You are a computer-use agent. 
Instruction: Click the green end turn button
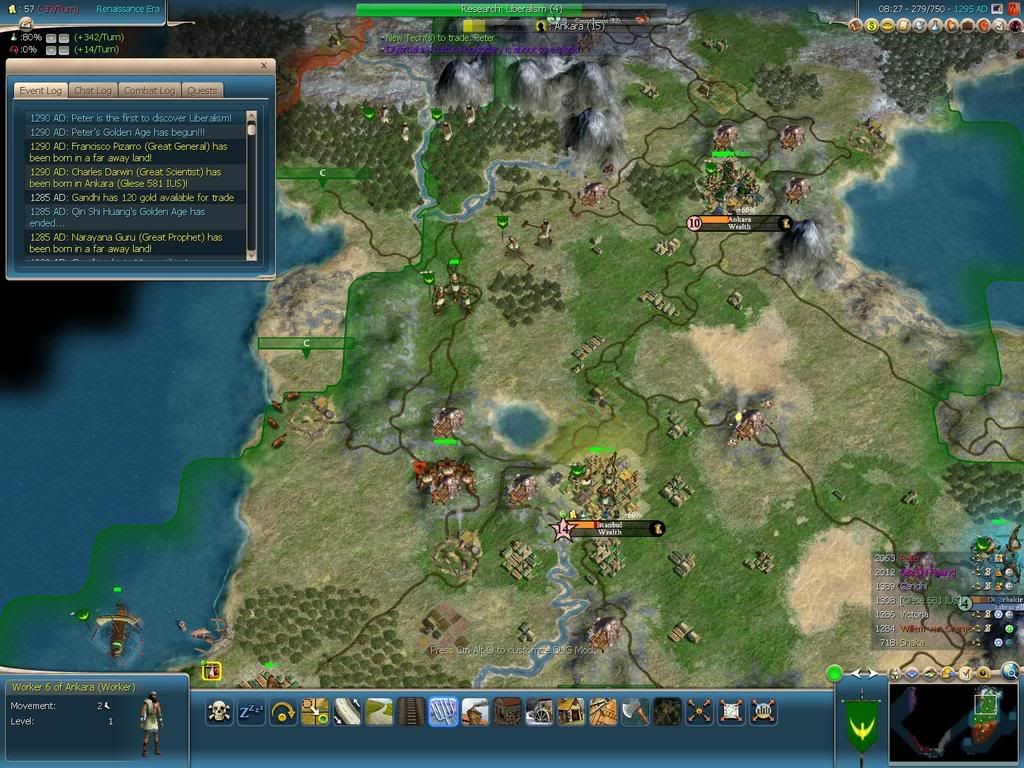(x=834, y=674)
